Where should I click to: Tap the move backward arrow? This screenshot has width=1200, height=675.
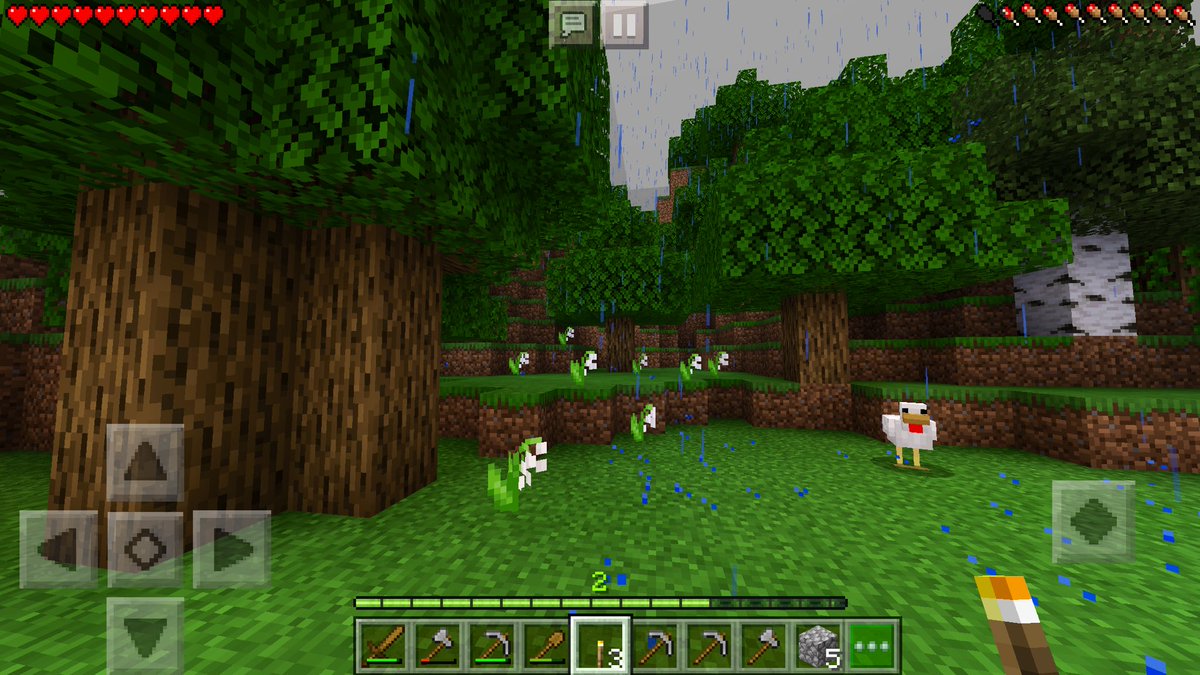[x=146, y=635]
